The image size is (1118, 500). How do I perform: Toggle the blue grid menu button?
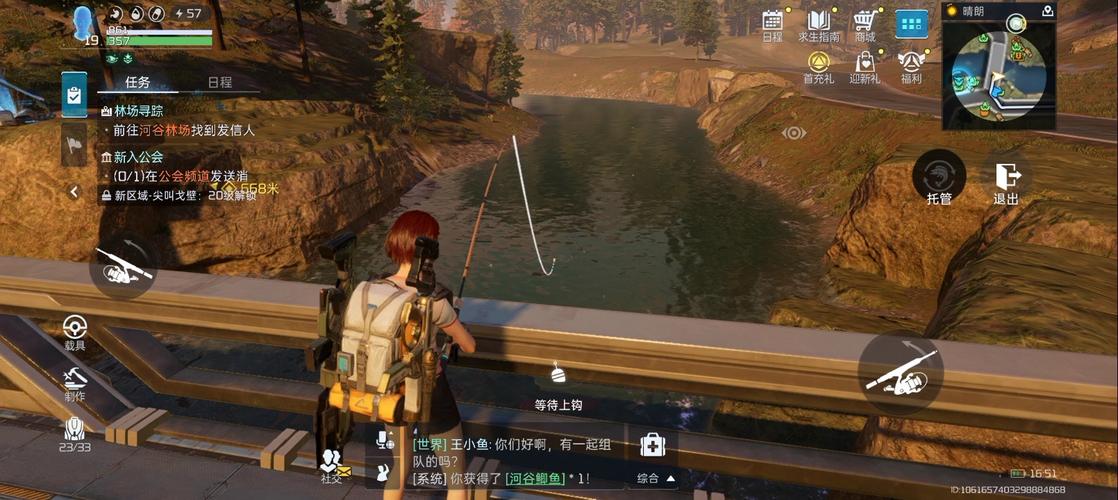point(910,24)
